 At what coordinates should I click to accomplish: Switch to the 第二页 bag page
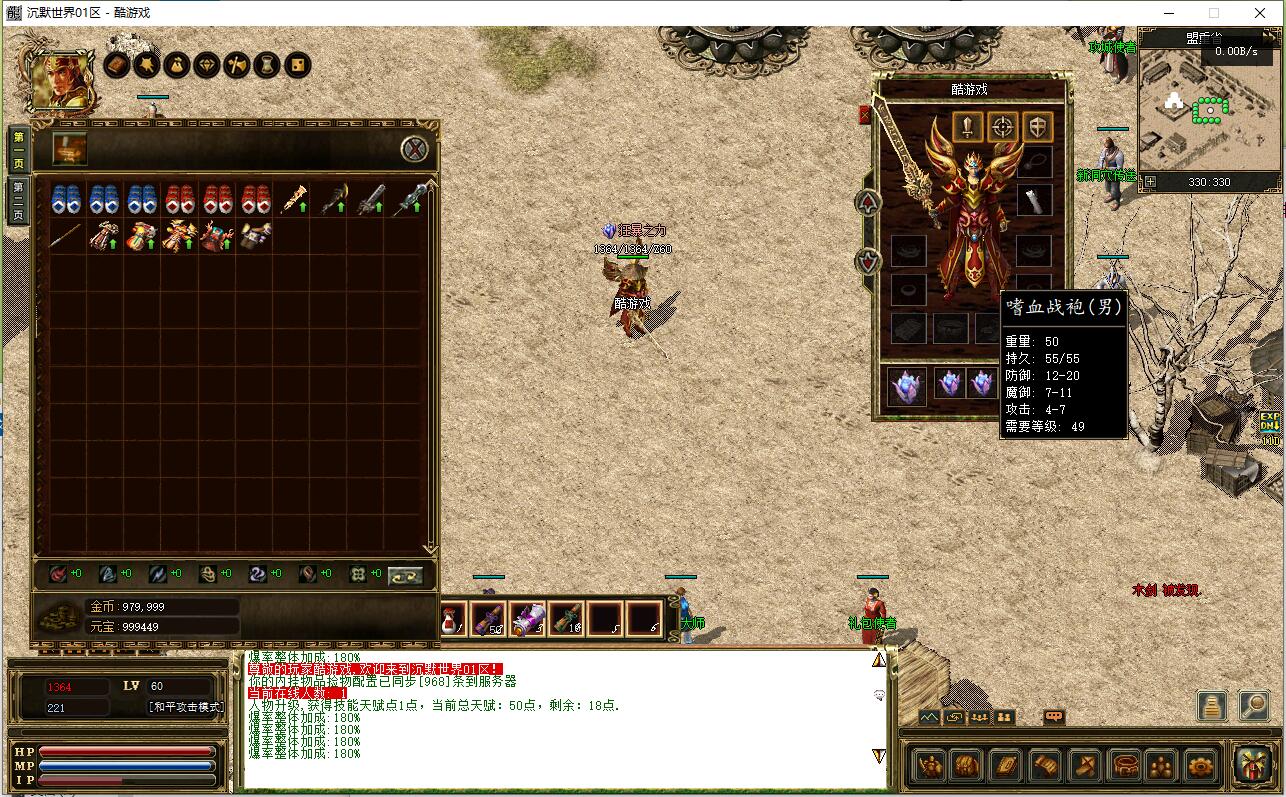(x=19, y=201)
